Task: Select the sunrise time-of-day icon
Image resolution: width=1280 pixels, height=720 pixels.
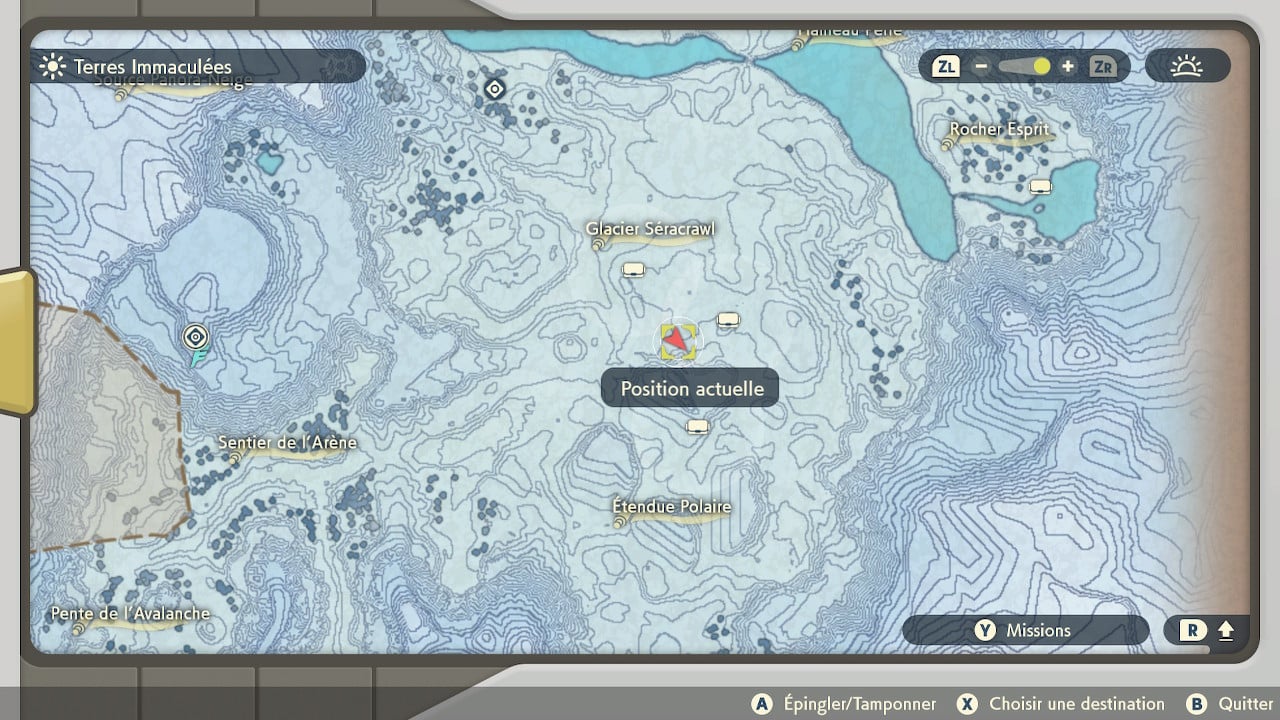Action: pos(1187,67)
